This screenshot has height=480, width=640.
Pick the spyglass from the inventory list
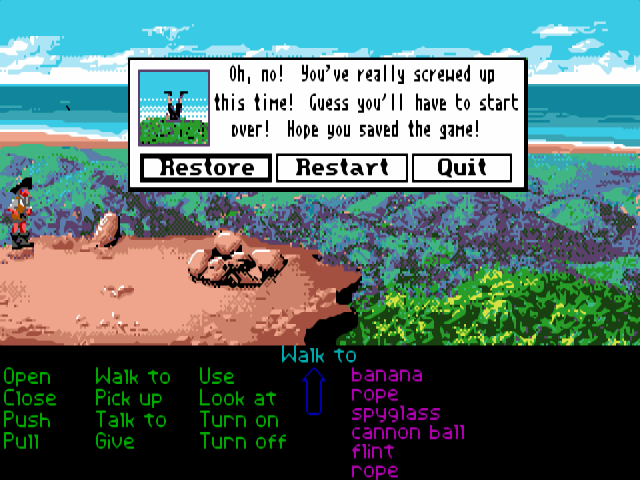tap(396, 413)
